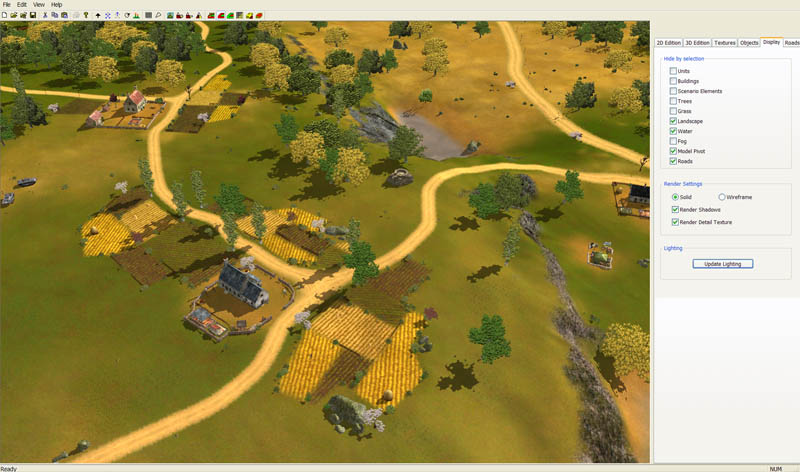Open the File menu
800x472 pixels.
point(7,5)
